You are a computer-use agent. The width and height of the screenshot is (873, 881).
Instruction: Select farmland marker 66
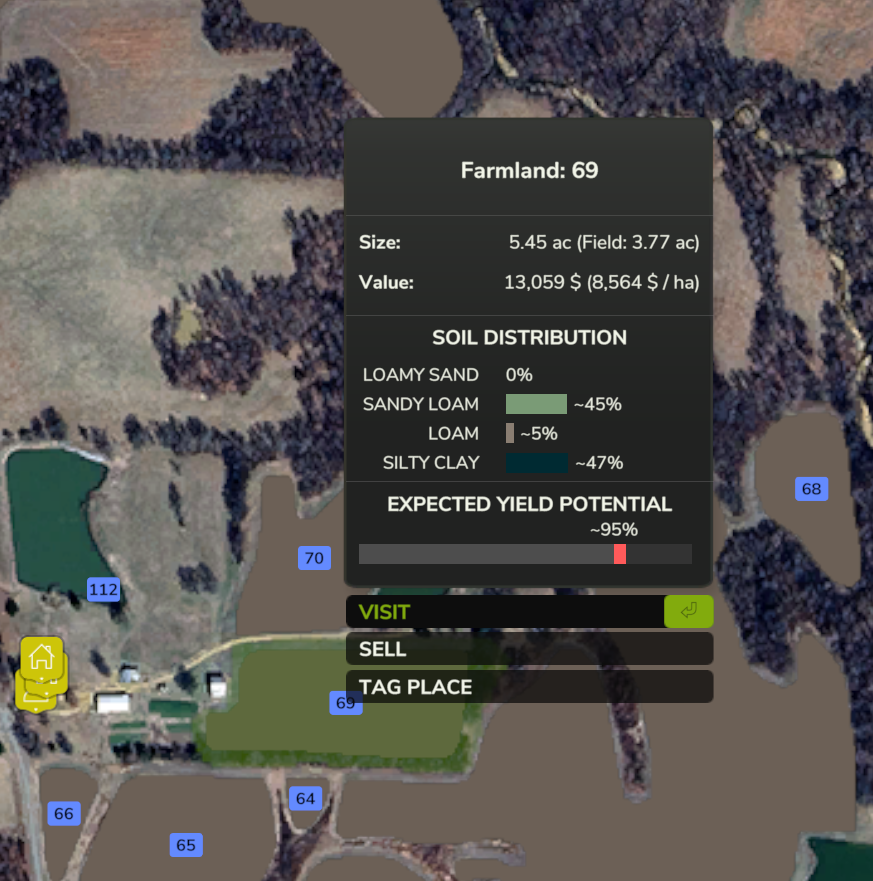point(64,814)
